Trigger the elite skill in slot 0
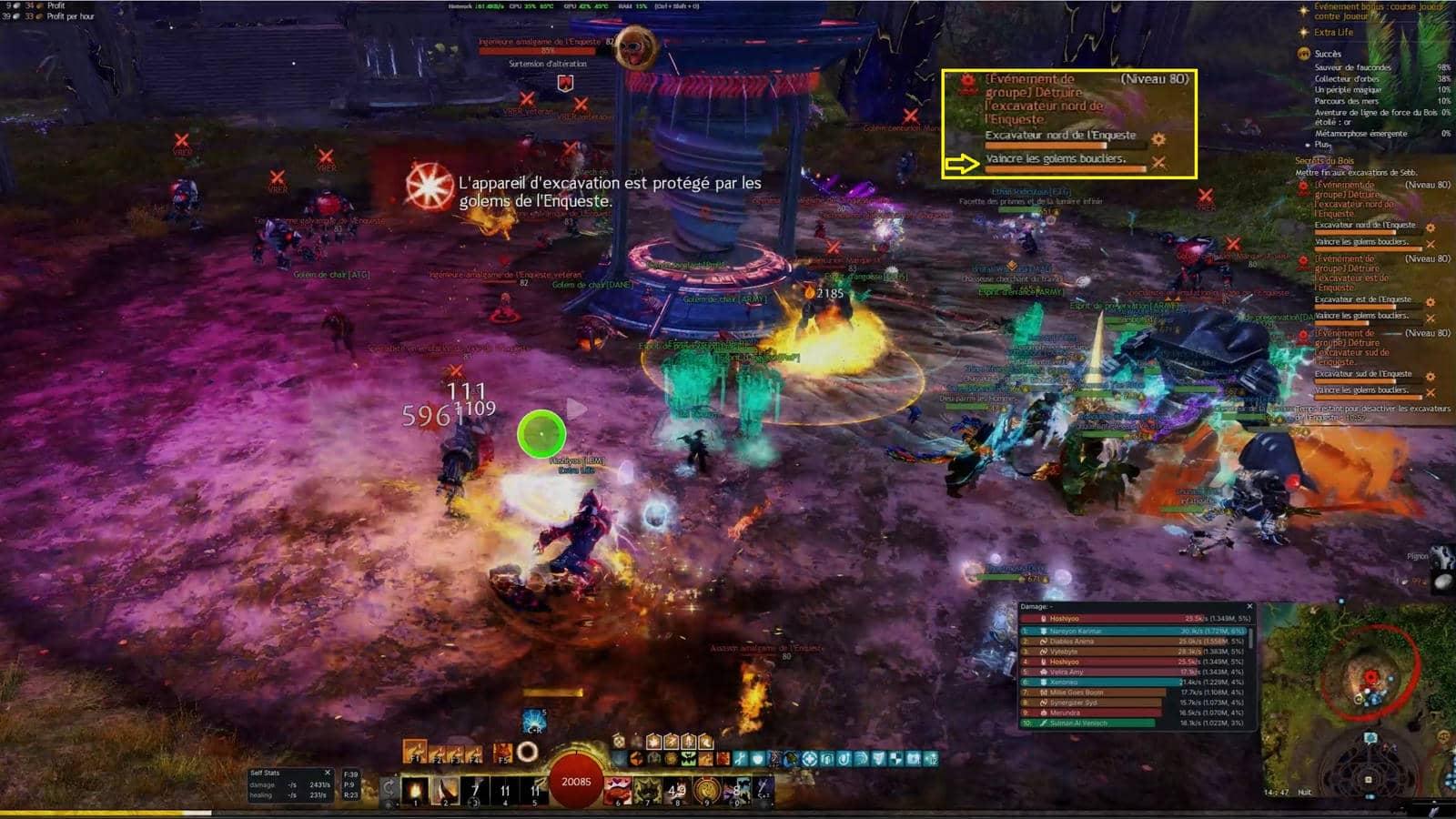This screenshot has width=1456, height=819. 735,789
